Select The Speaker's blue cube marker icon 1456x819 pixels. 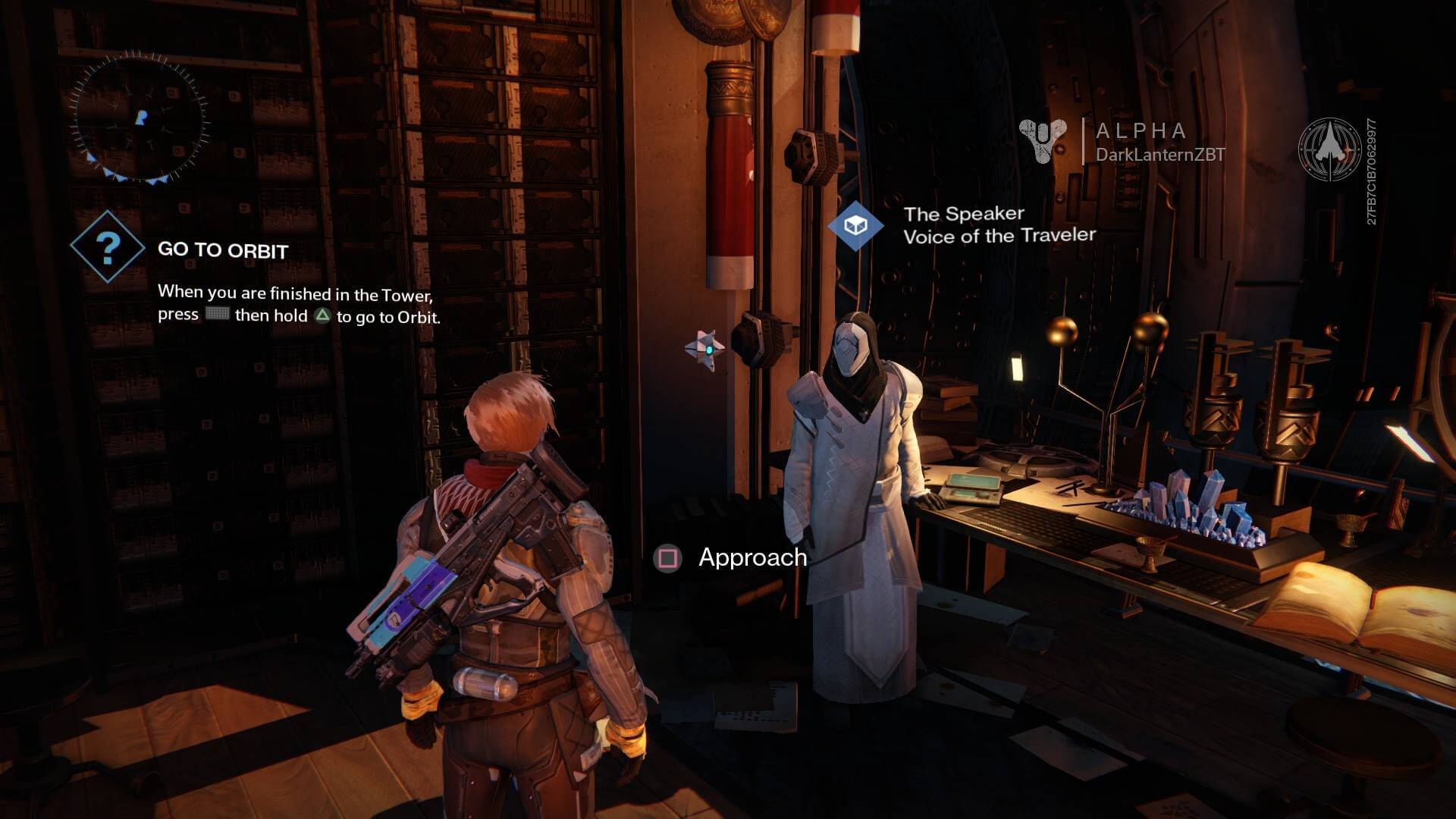(855, 224)
